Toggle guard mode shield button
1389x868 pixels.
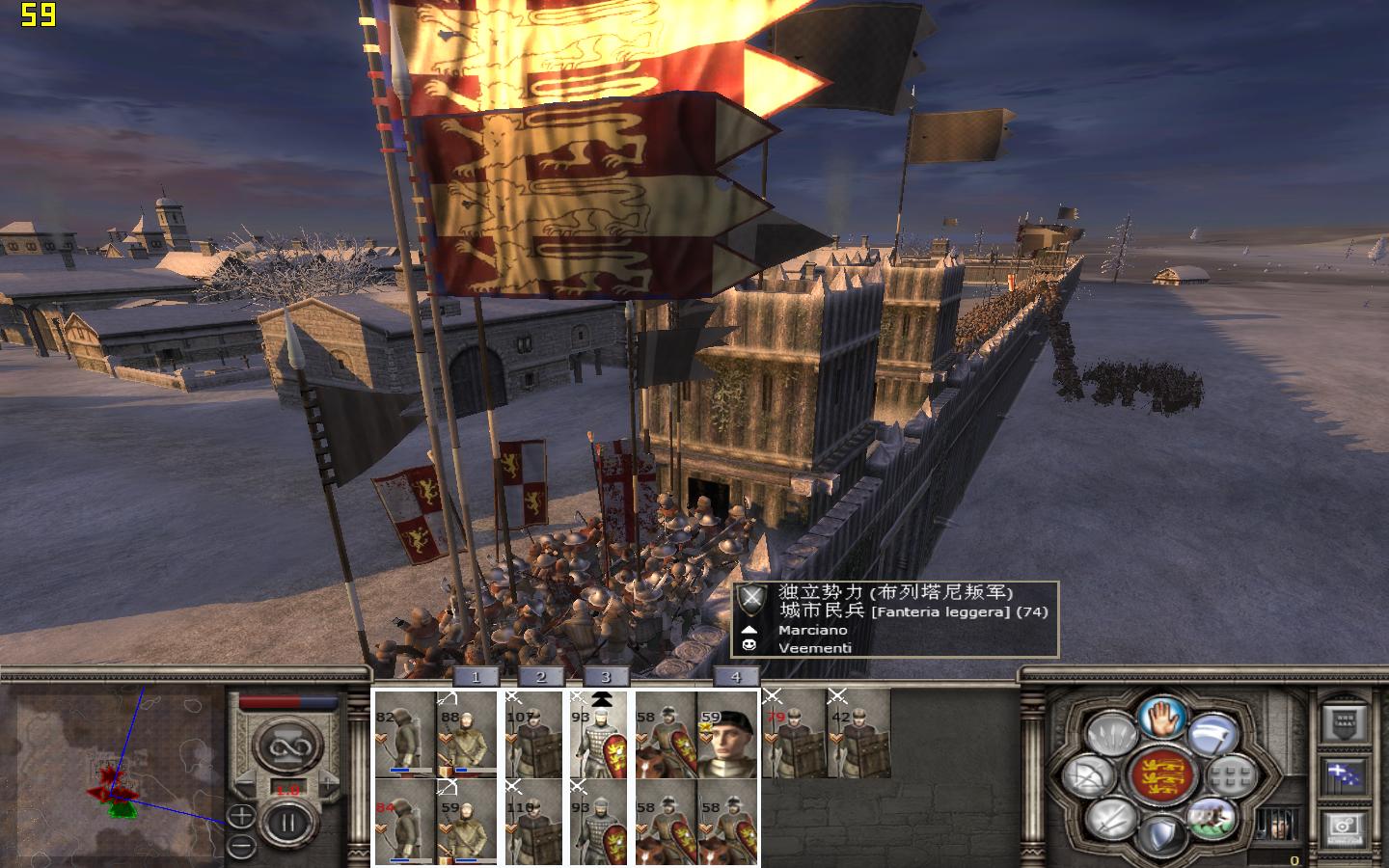click(x=1161, y=835)
